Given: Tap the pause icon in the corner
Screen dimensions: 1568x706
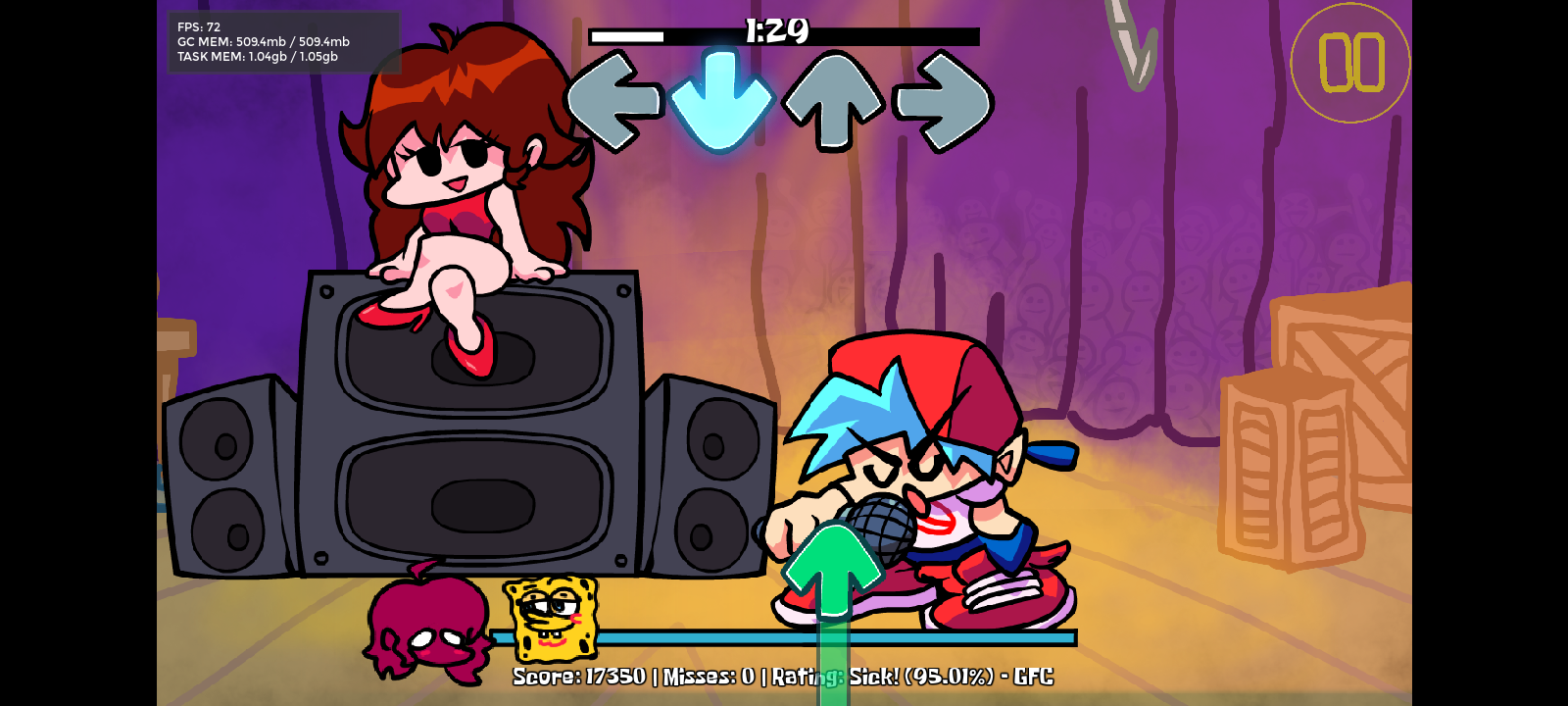Looking at the screenshot, I should pyautogui.click(x=1350, y=62).
